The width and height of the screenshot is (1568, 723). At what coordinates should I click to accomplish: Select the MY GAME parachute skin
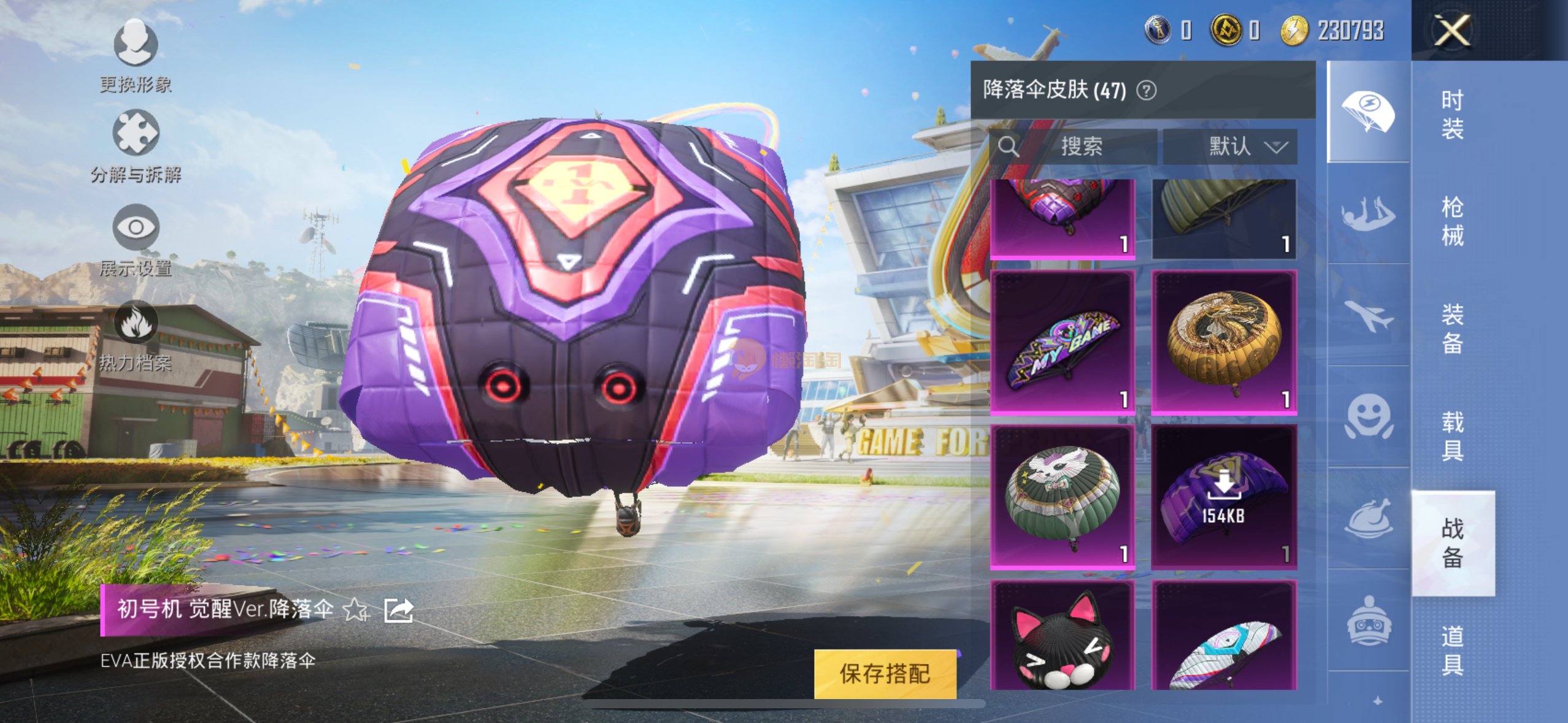click(1063, 342)
